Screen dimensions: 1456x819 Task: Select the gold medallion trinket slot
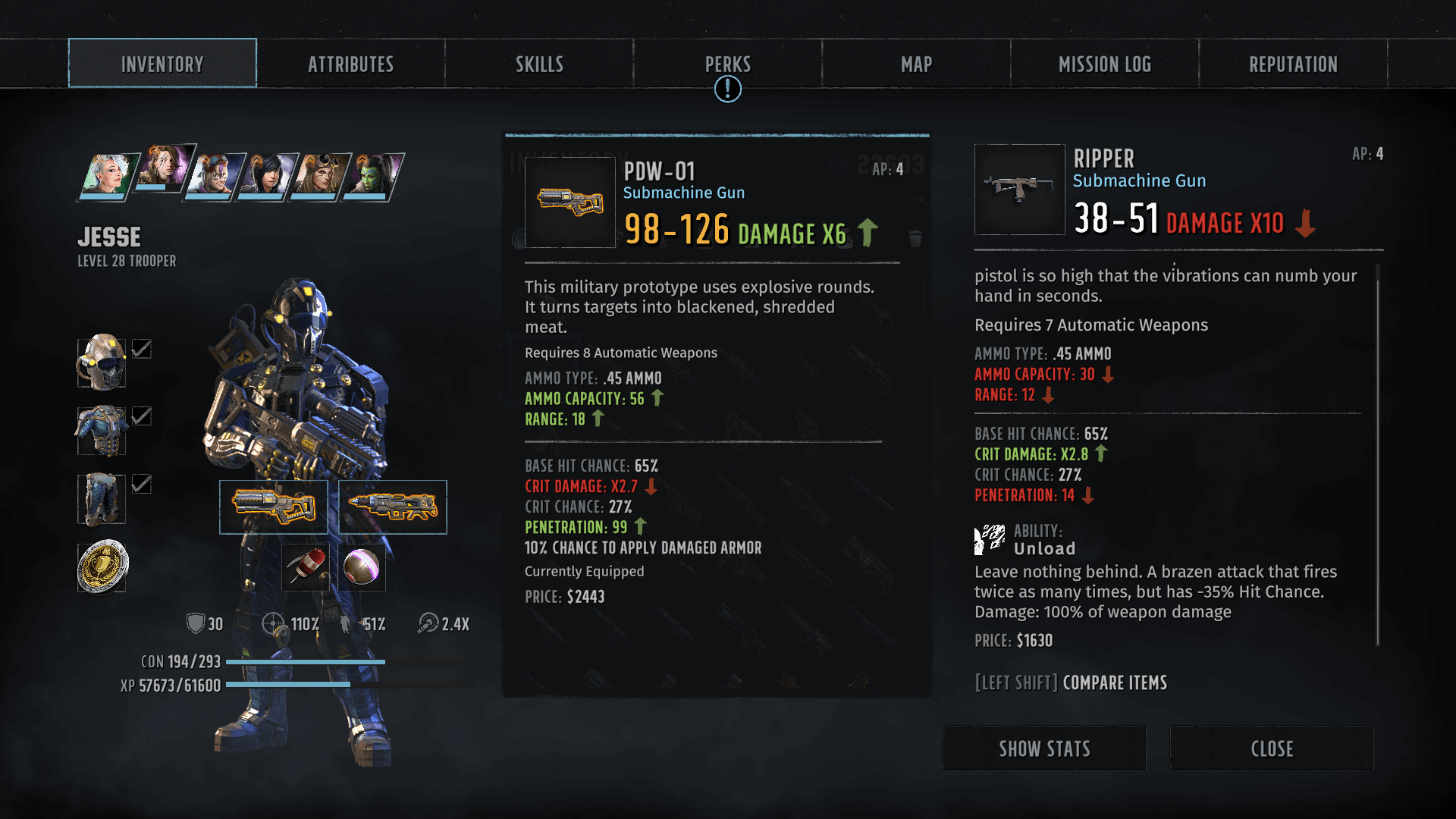coord(102,566)
